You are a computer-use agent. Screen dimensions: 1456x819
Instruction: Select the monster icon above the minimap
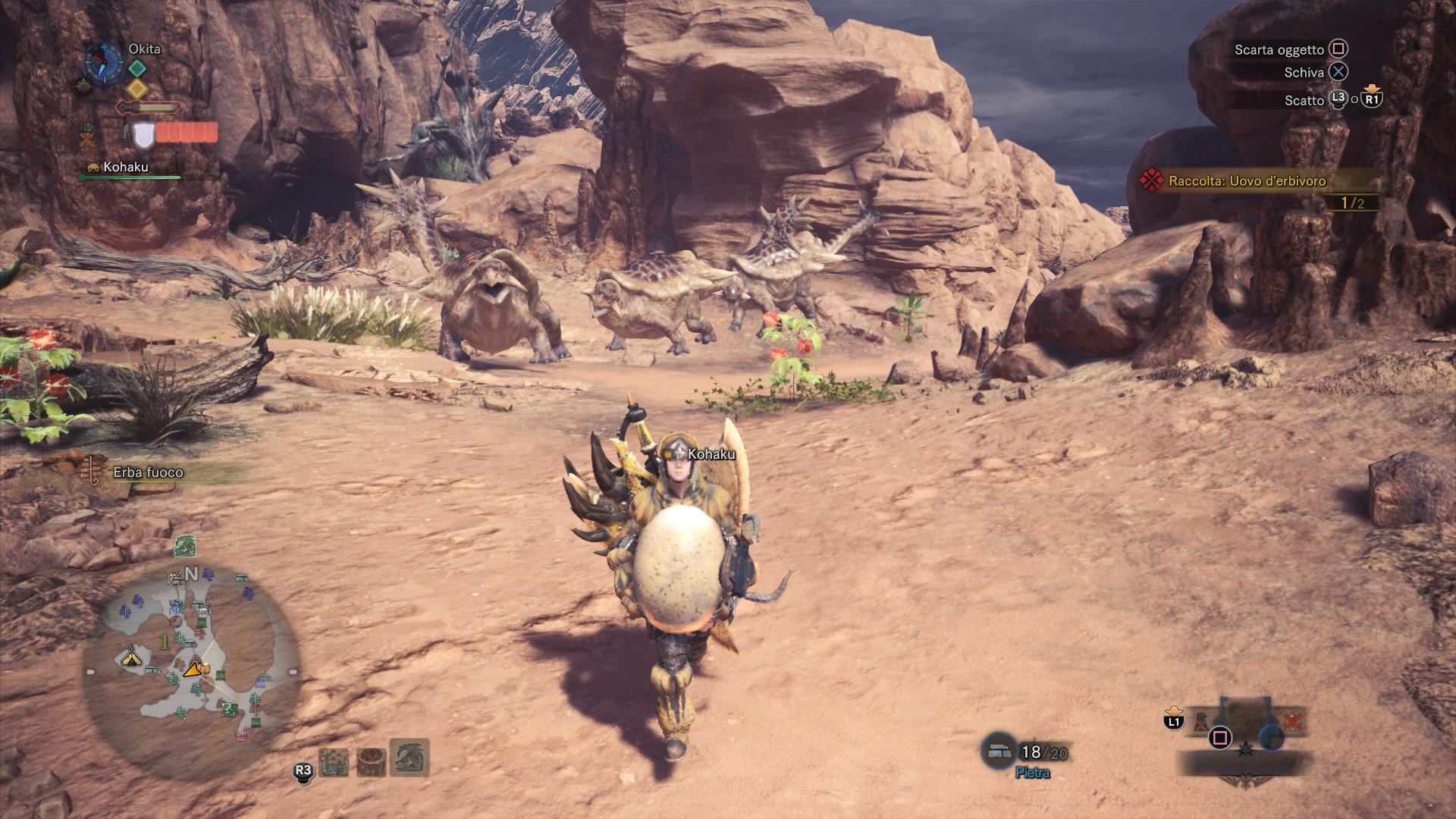pyautogui.click(x=186, y=546)
